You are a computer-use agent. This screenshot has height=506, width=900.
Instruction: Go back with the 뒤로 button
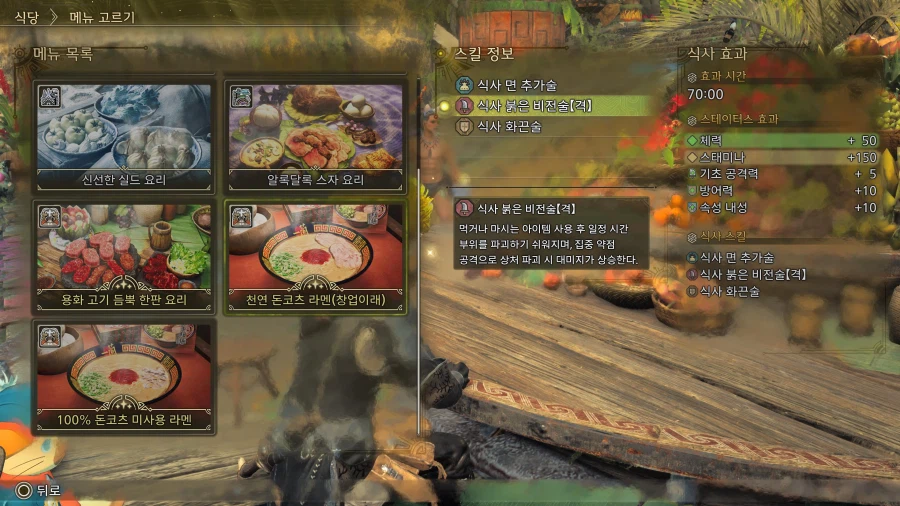(38, 490)
